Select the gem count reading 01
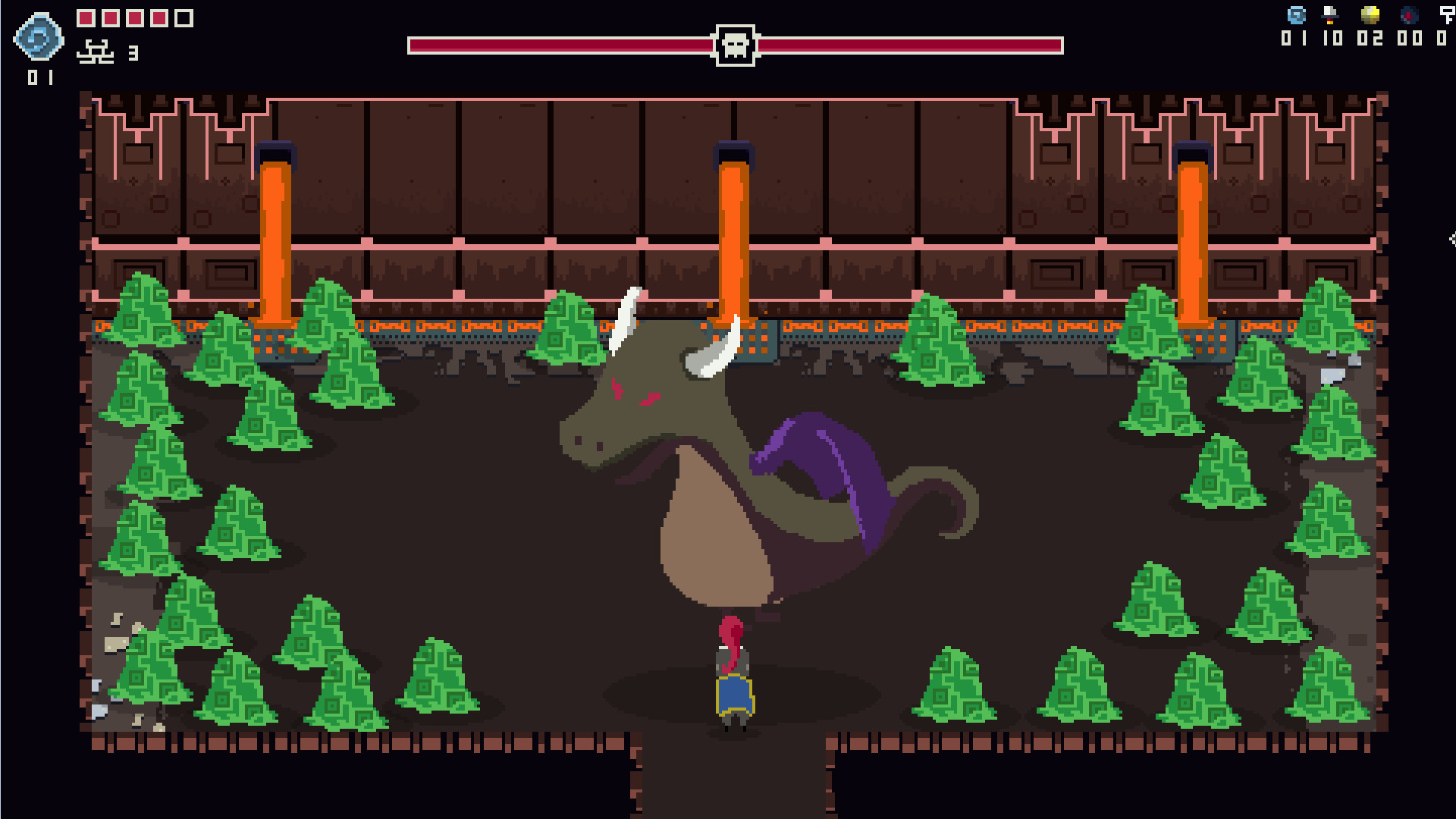1456x819 pixels. click(x=1294, y=39)
